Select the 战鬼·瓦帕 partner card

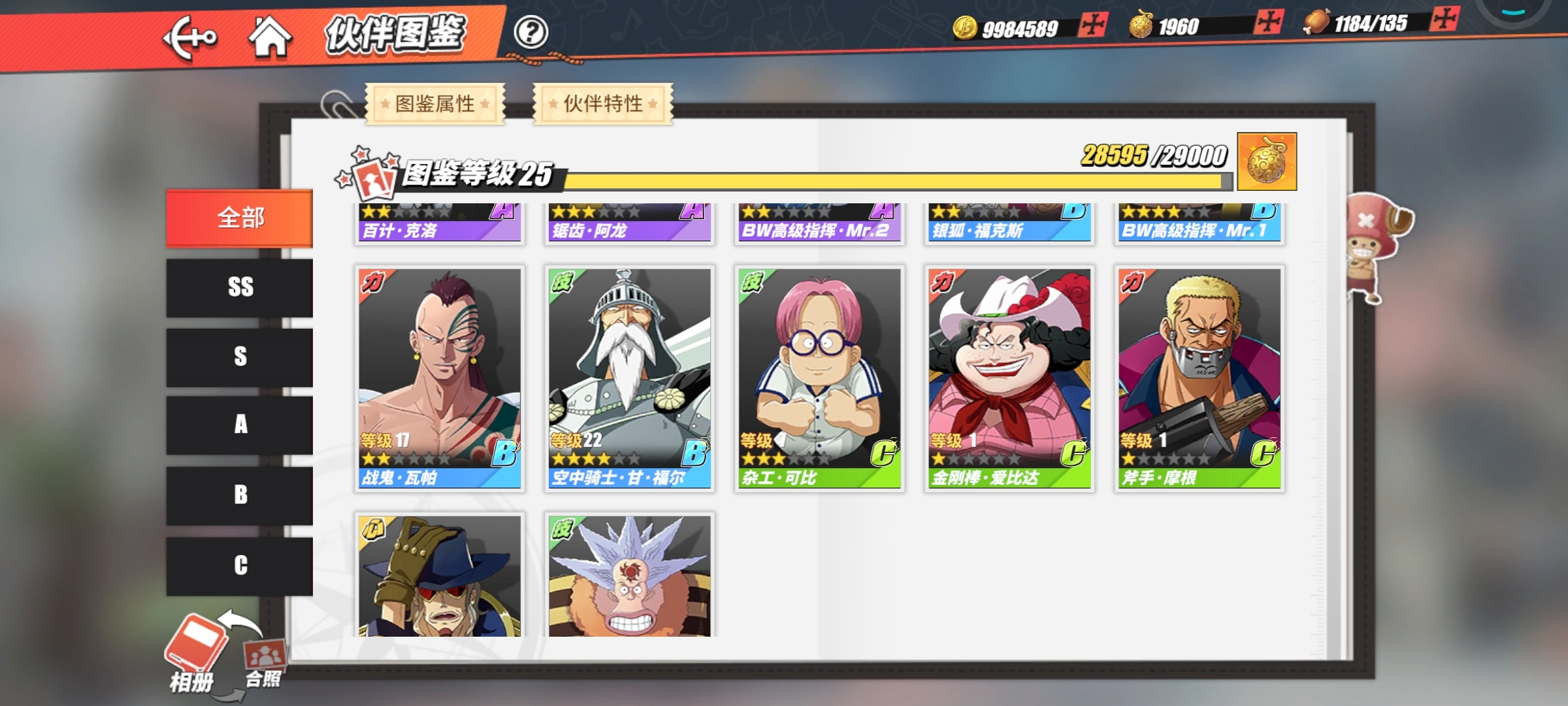(440, 378)
